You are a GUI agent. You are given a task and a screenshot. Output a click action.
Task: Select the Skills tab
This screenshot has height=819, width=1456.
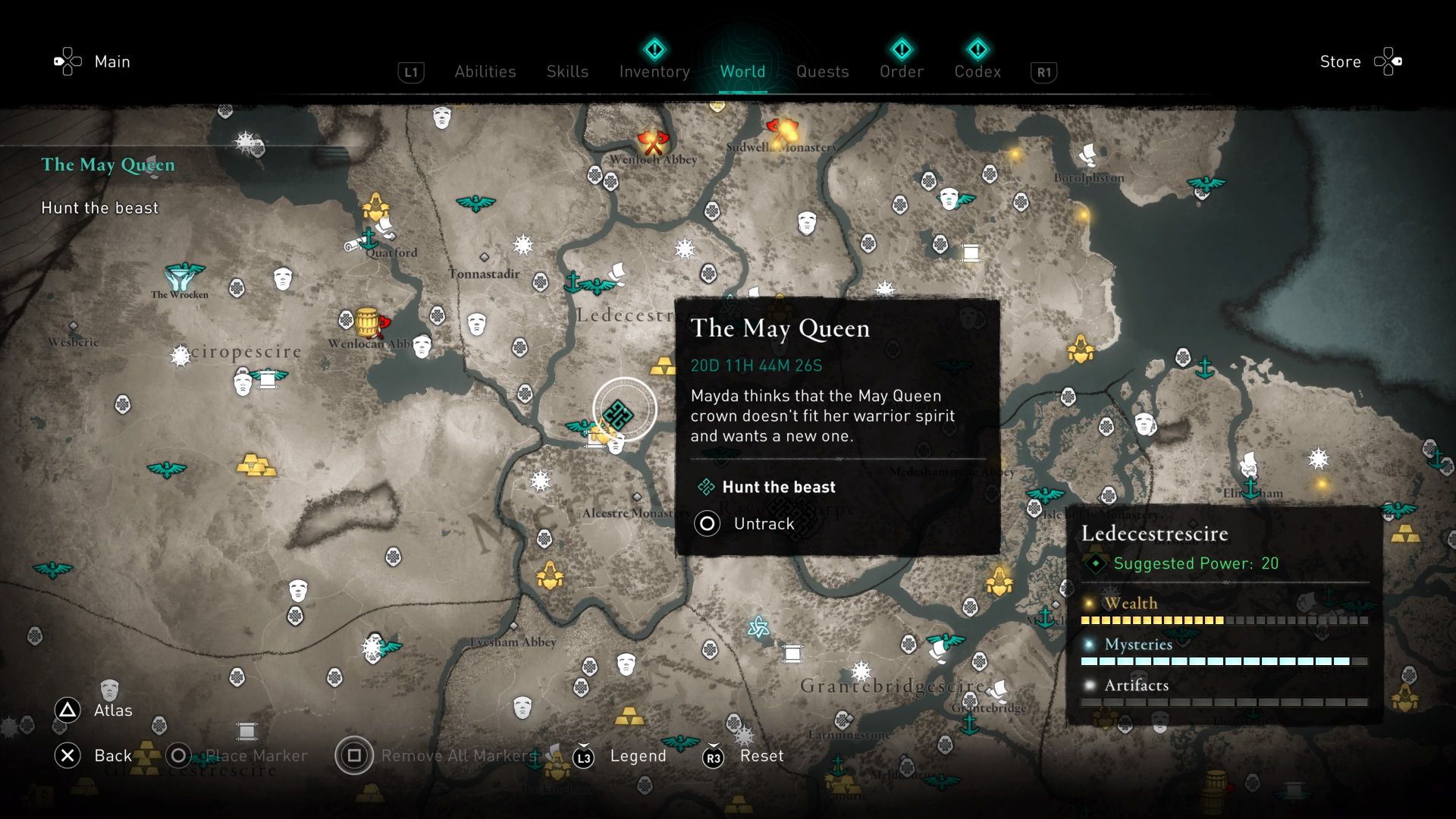coord(567,71)
